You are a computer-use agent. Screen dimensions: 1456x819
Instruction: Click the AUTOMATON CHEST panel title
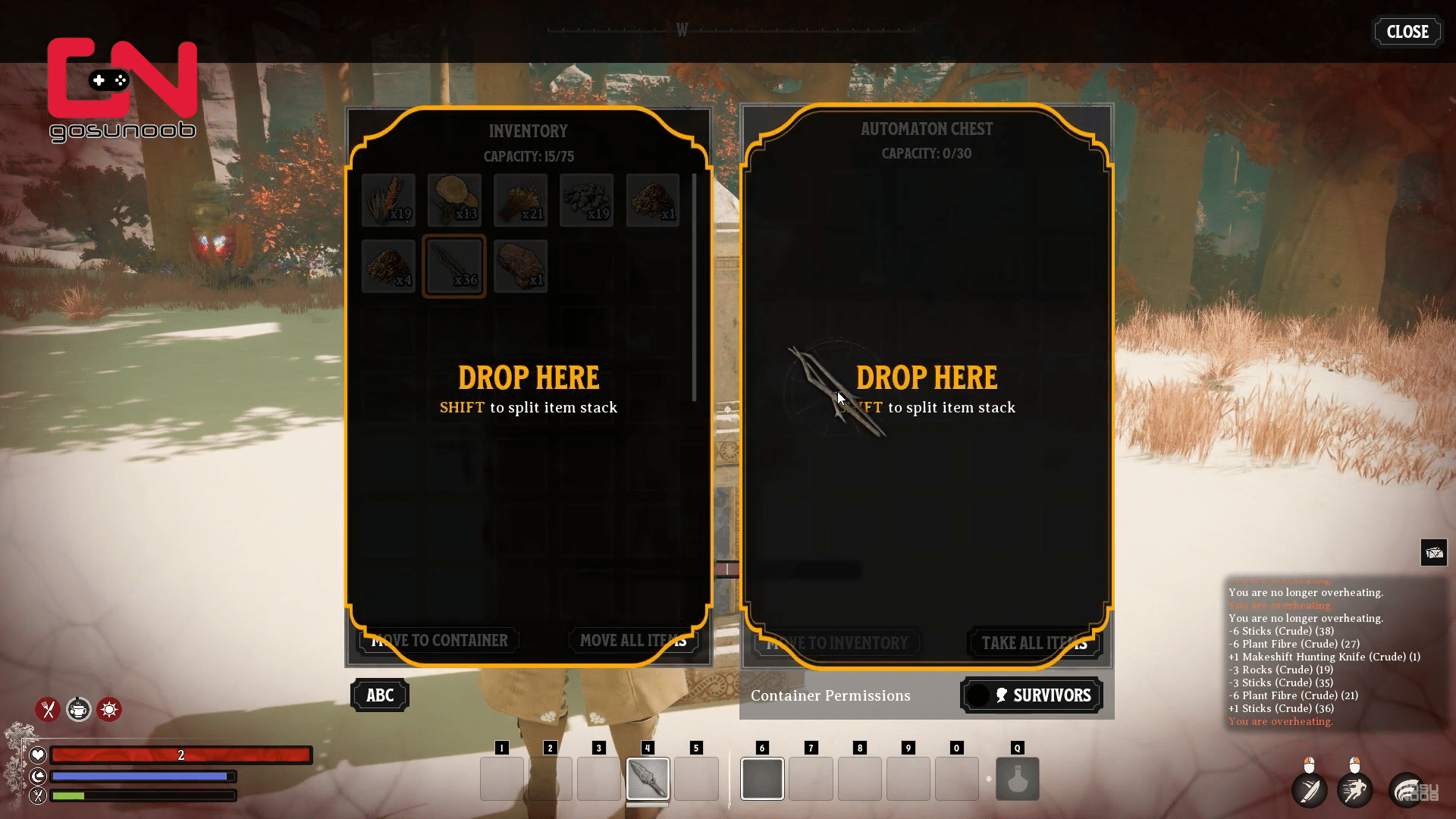coord(927,129)
